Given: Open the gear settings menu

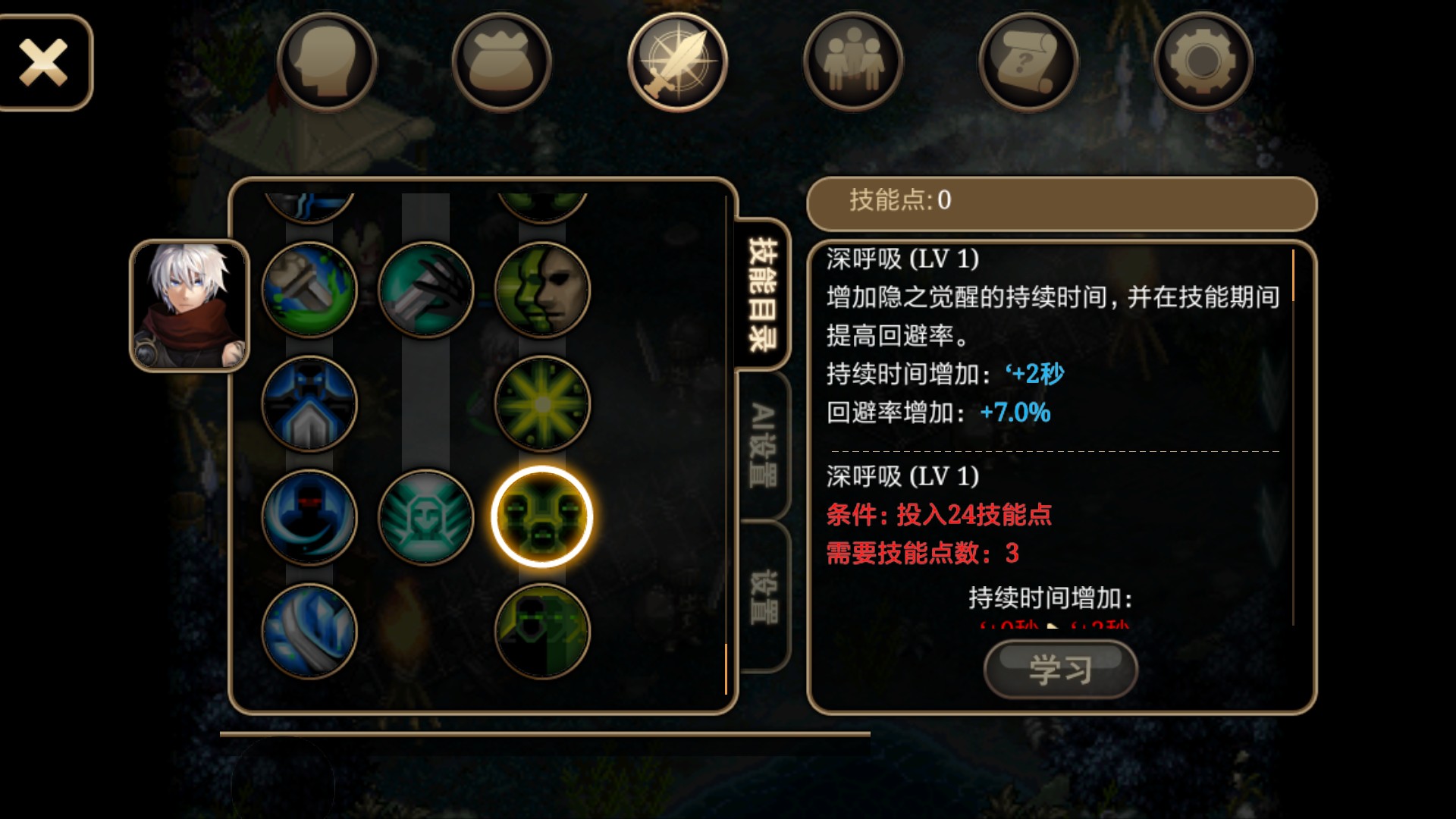Looking at the screenshot, I should pos(1203,62).
